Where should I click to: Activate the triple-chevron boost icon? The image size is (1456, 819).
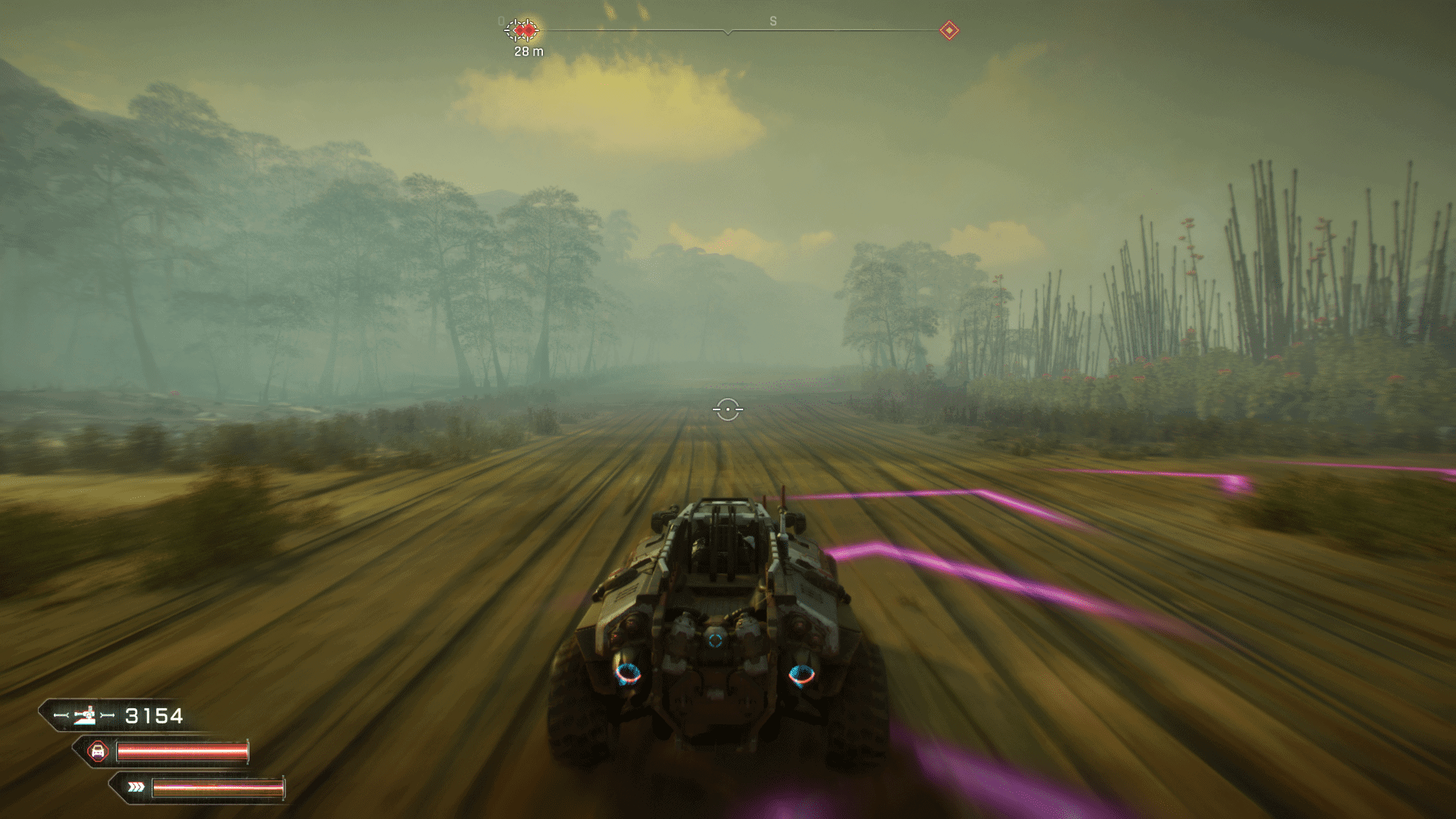pos(136,787)
